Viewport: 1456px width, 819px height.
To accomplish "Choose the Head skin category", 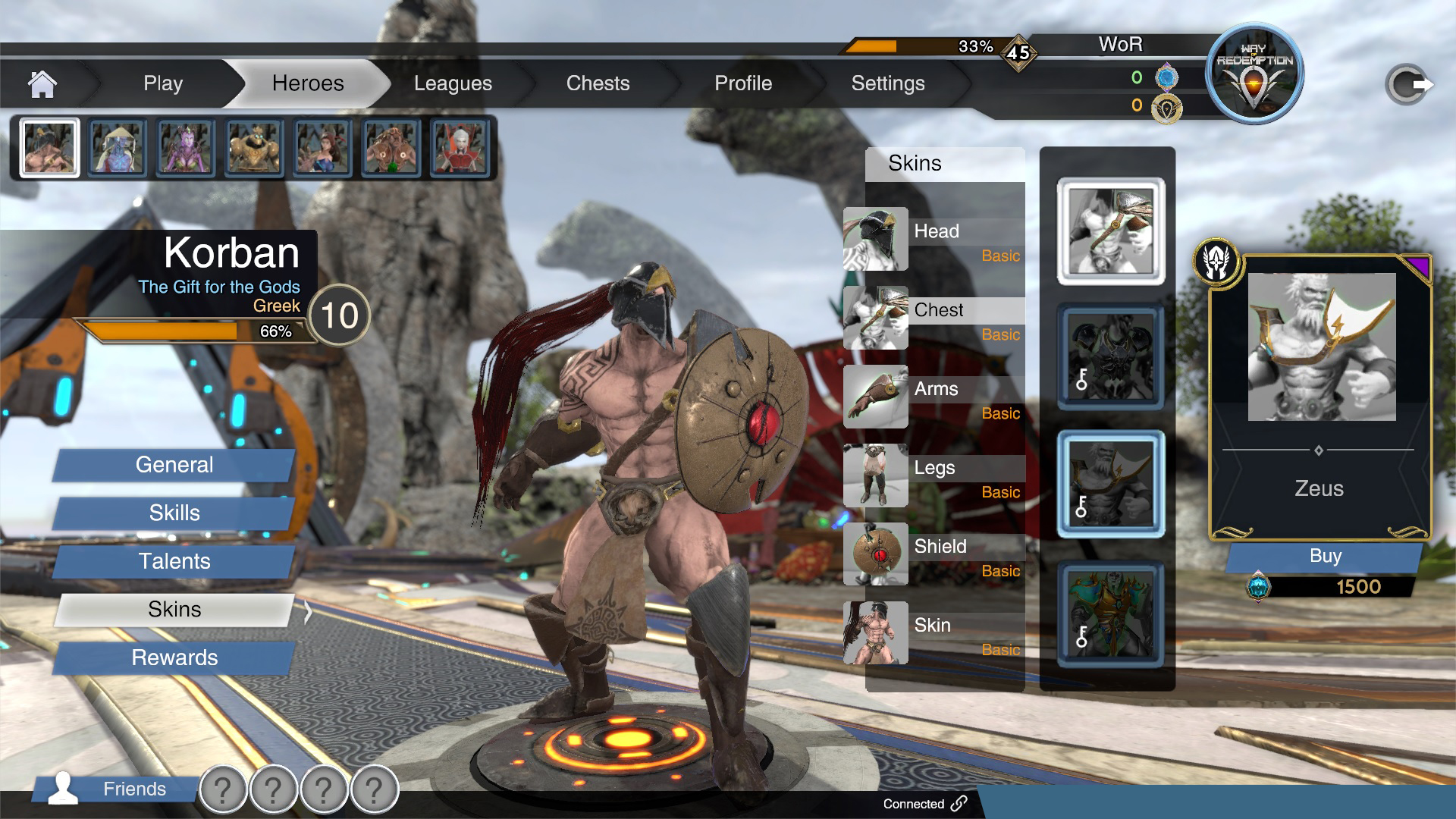I will click(x=935, y=240).
